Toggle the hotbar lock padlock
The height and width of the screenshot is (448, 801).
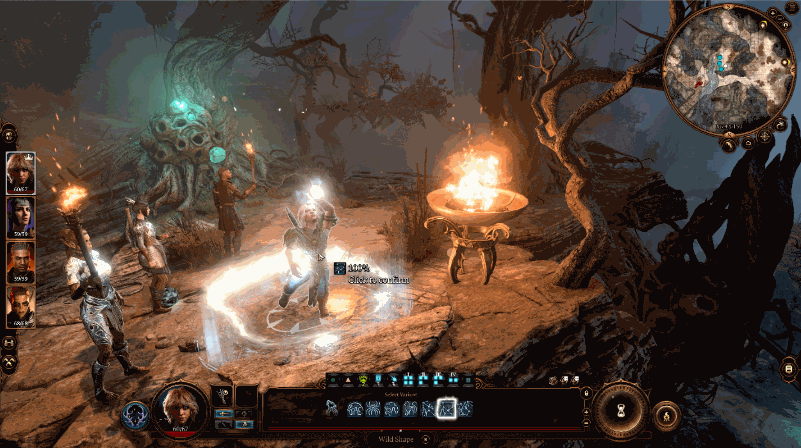(x=584, y=393)
